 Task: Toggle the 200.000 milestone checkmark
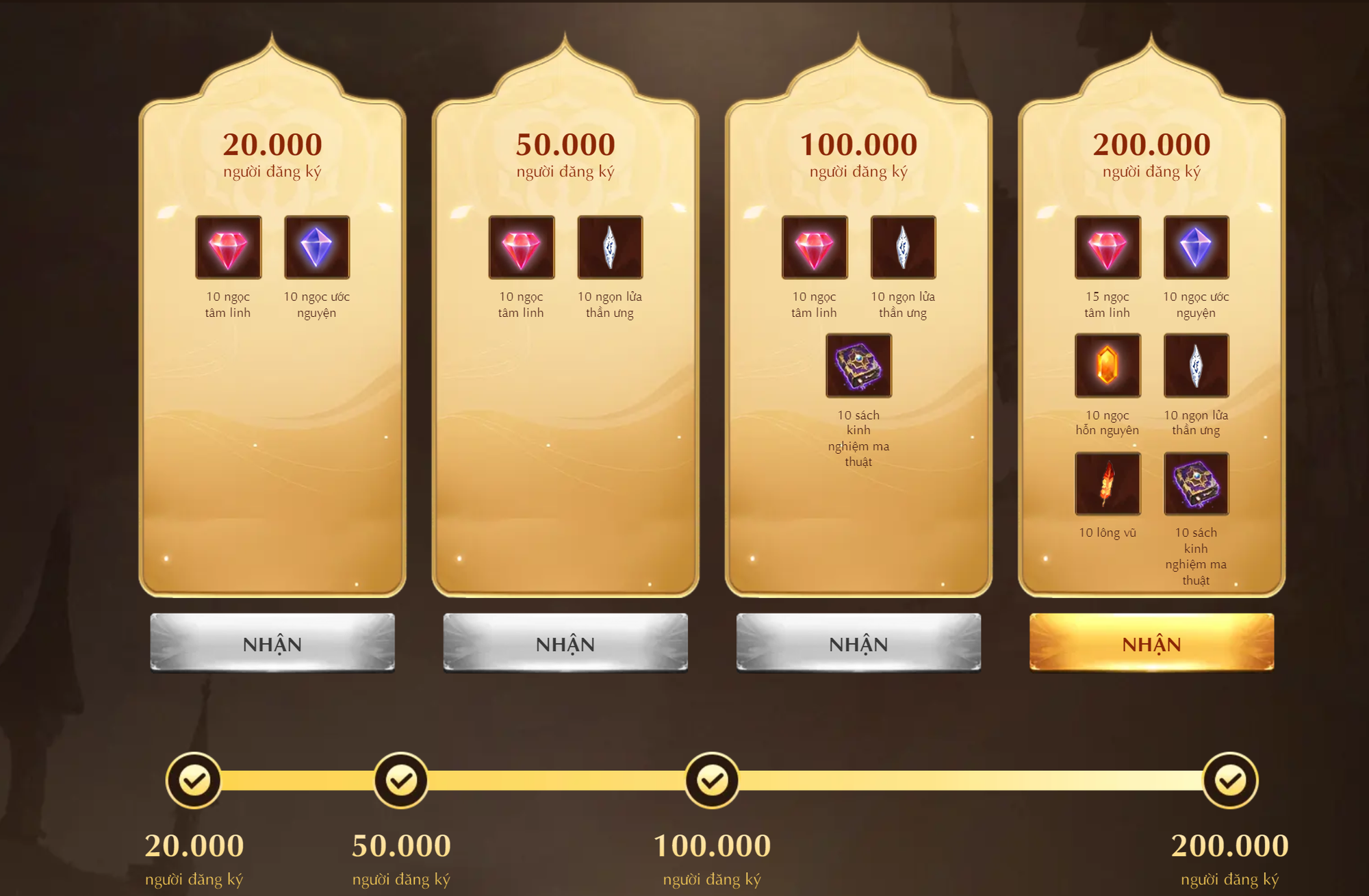tap(1229, 779)
